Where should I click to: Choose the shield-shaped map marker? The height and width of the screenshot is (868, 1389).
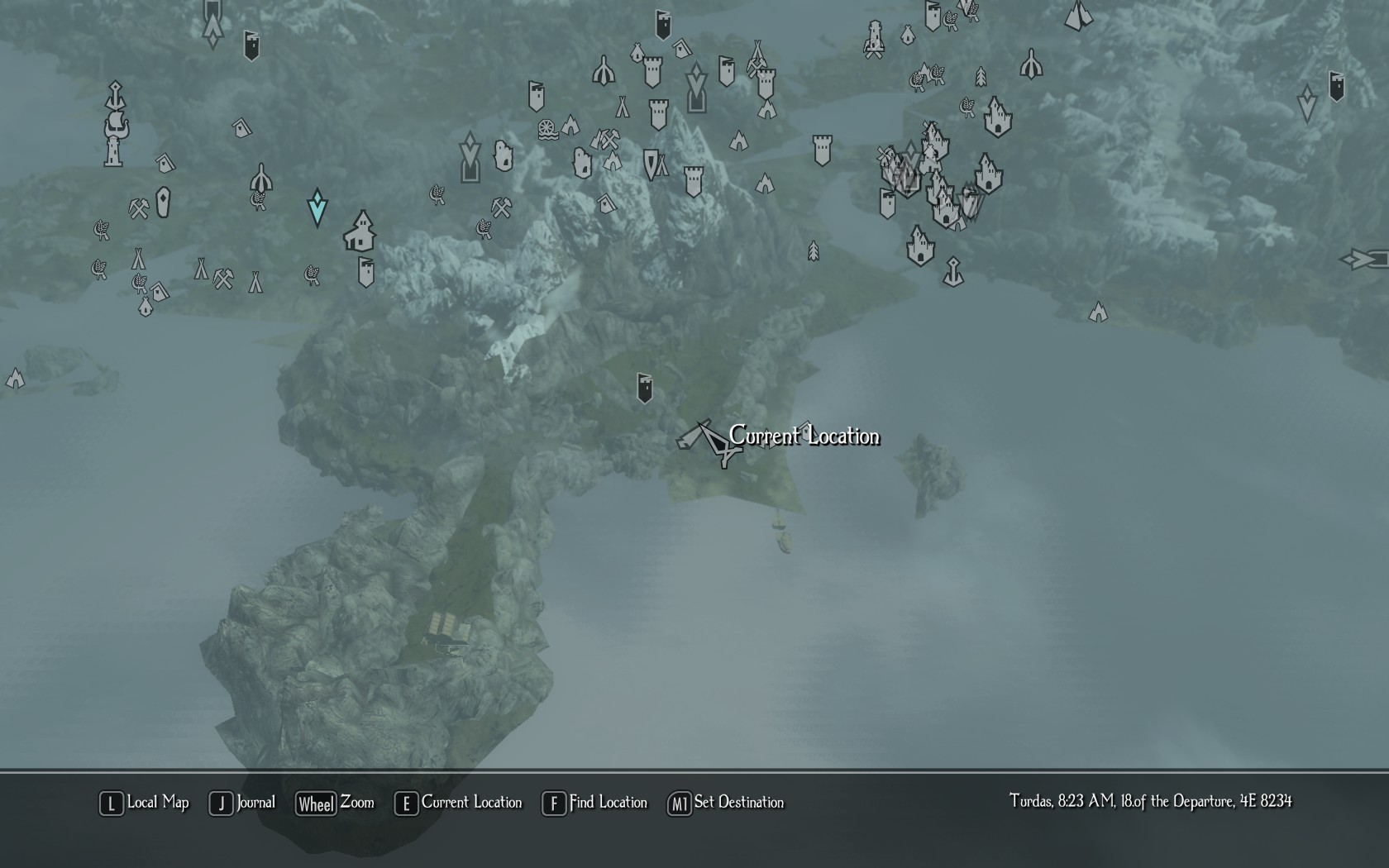coord(652,165)
